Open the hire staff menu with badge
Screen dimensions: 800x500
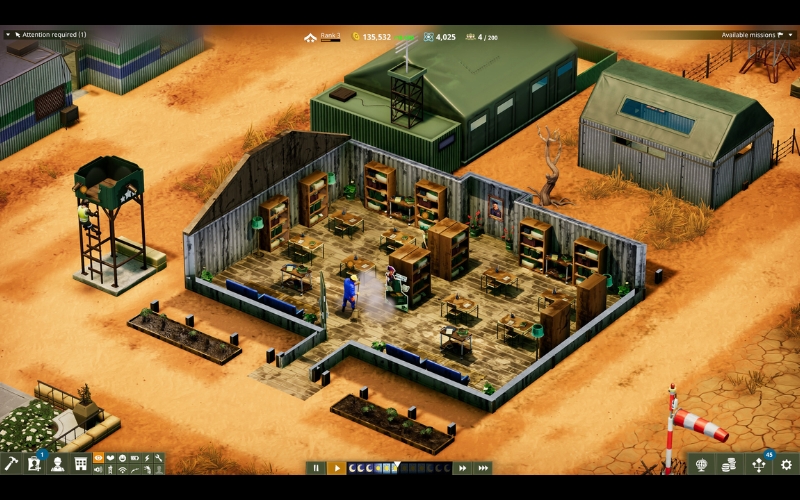(35, 464)
